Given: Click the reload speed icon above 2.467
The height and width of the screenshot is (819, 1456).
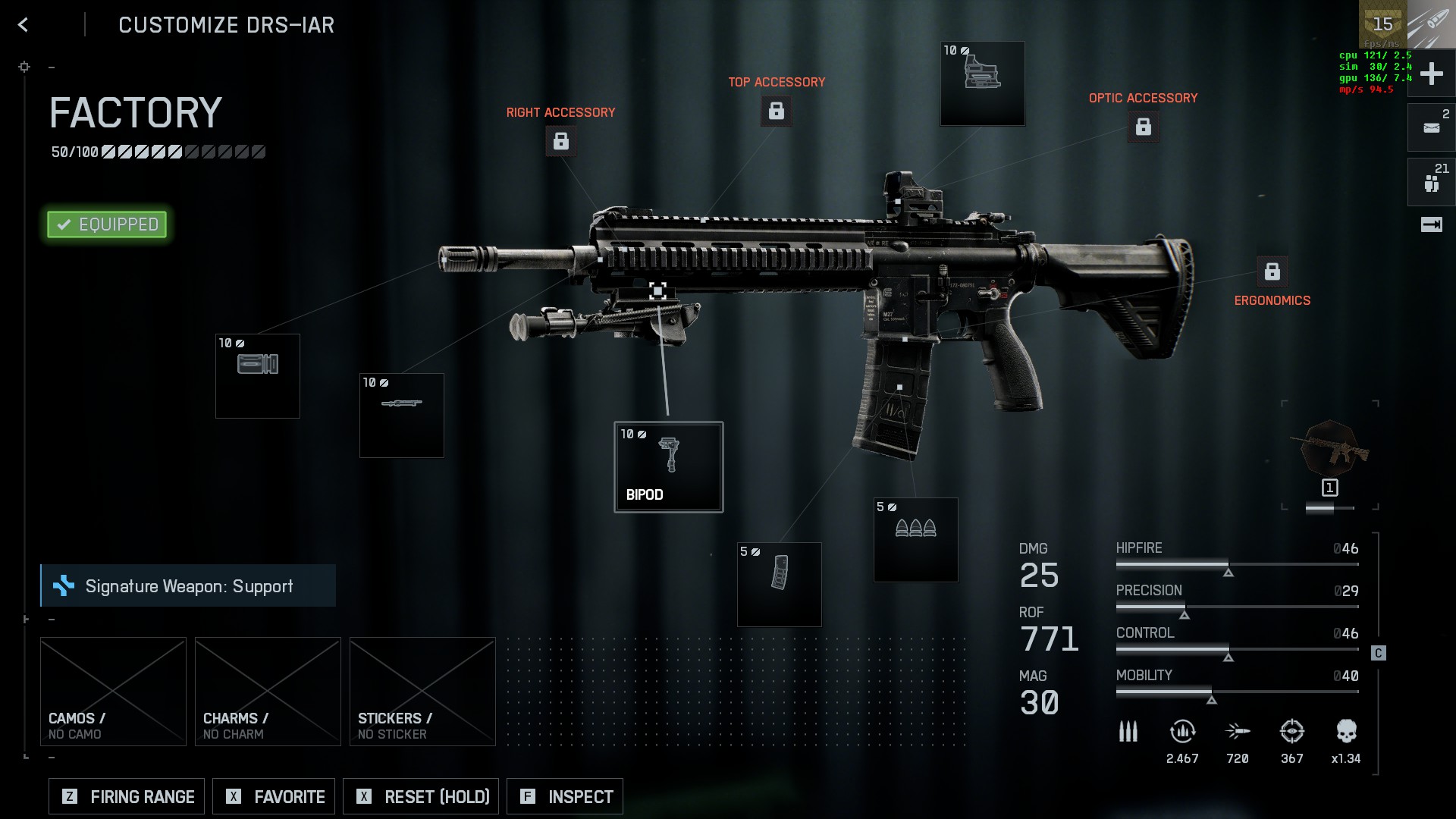Looking at the screenshot, I should point(1181,730).
